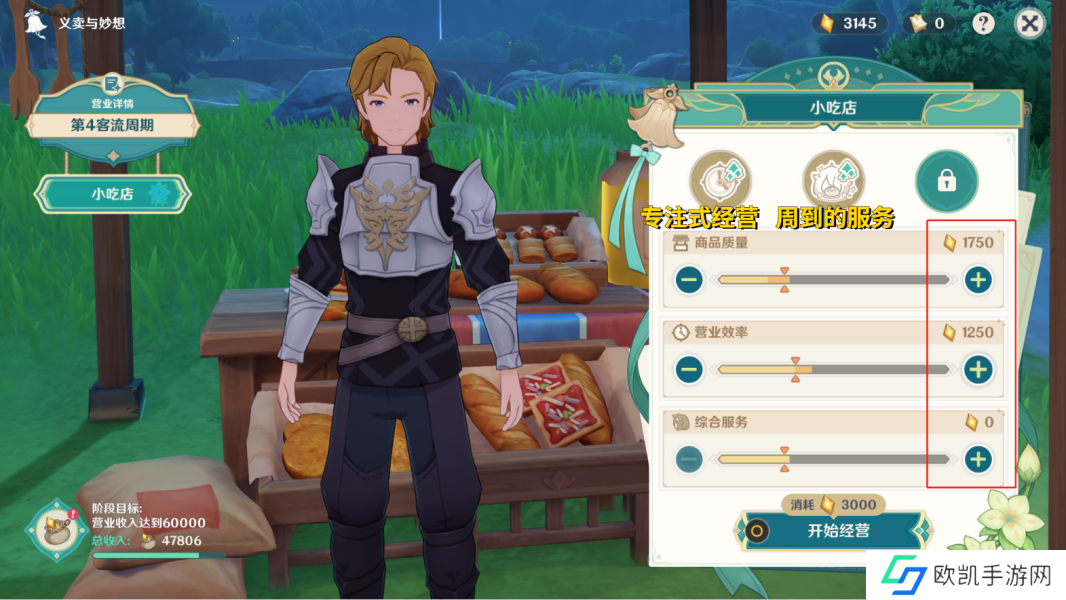This screenshot has height=600, width=1066.
Task: Decrease 营业效率 with minus button
Action: [689, 370]
